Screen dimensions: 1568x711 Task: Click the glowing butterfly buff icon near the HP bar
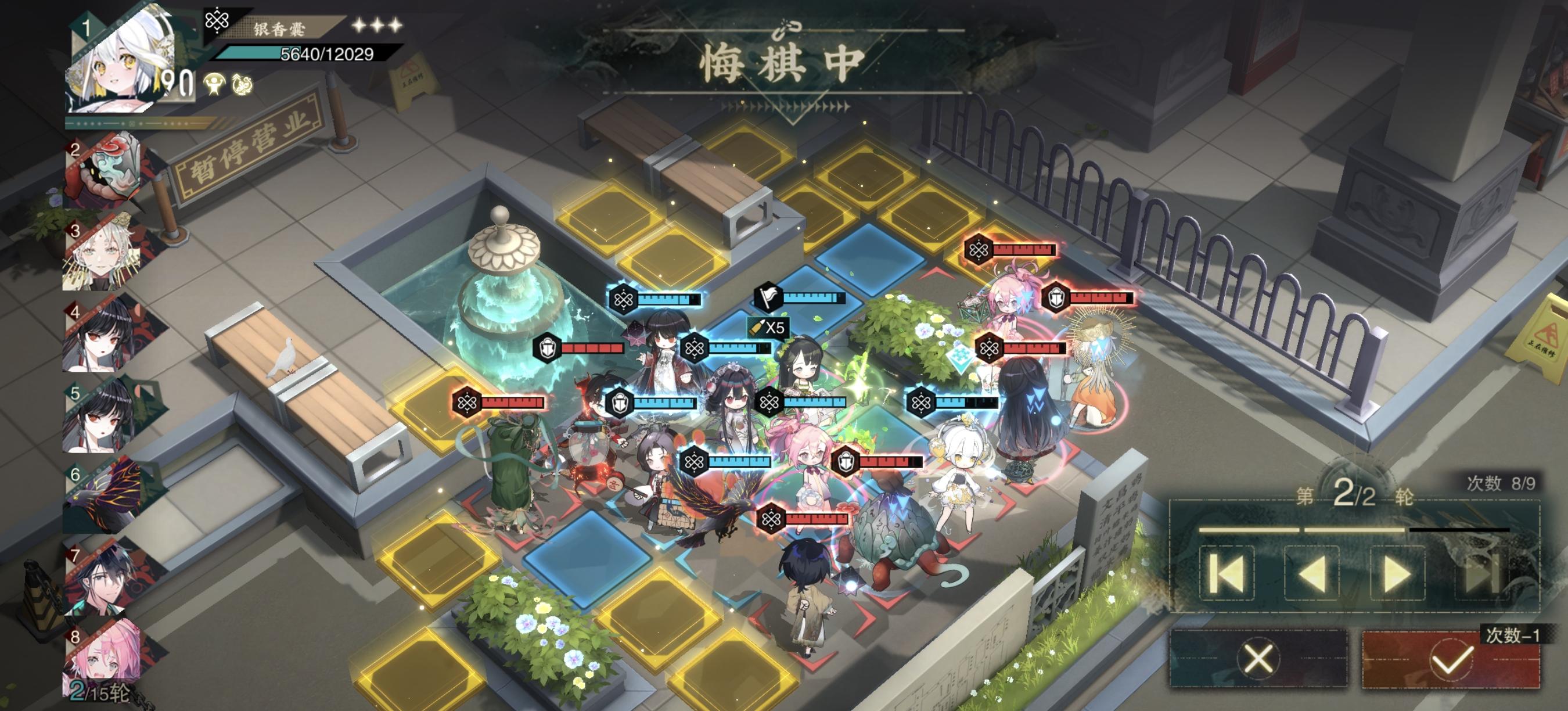pyautogui.click(x=242, y=85)
